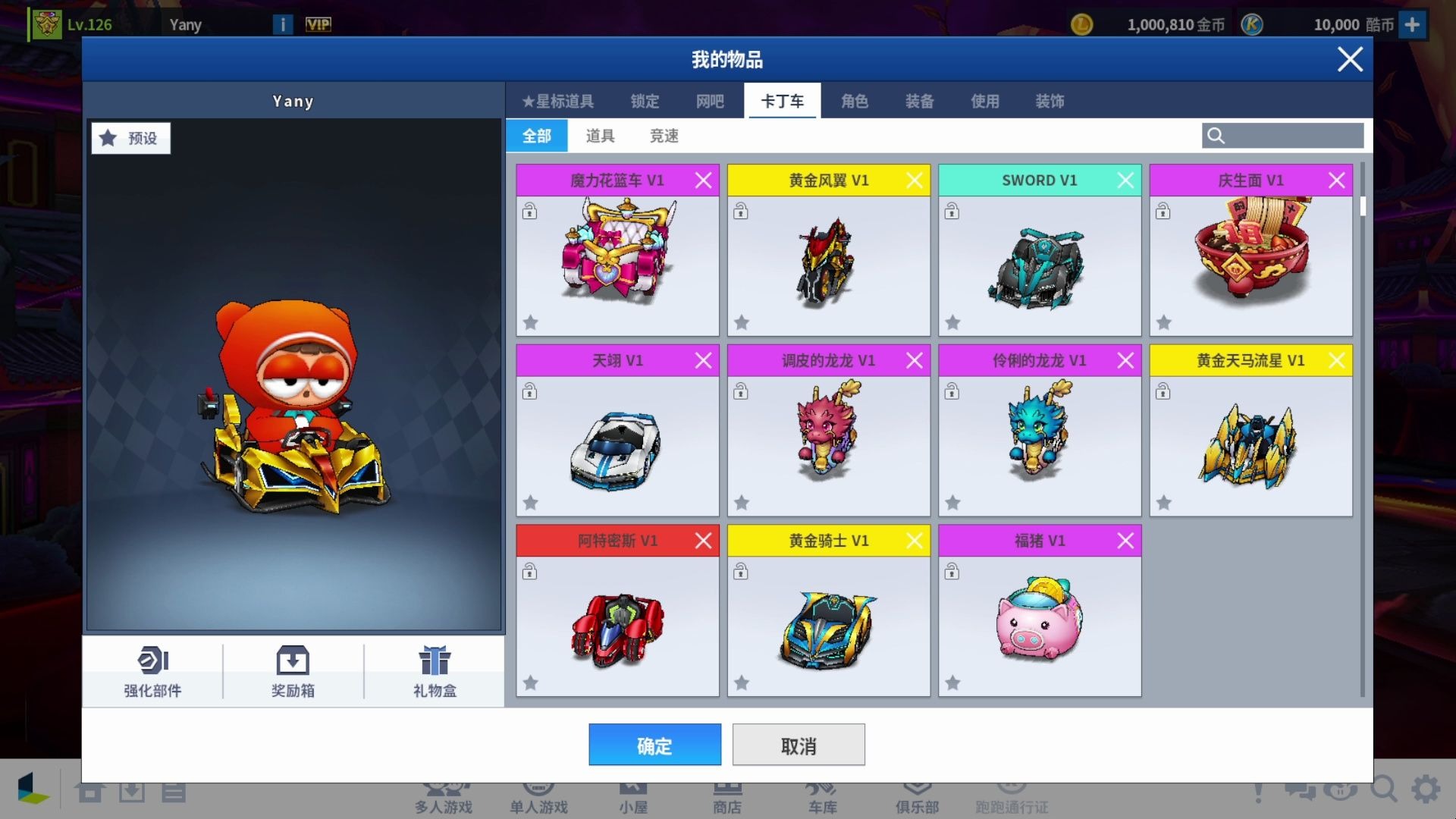The image size is (1456, 819).
Task: Open the 装备 tab
Action: pyautogui.click(x=920, y=101)
